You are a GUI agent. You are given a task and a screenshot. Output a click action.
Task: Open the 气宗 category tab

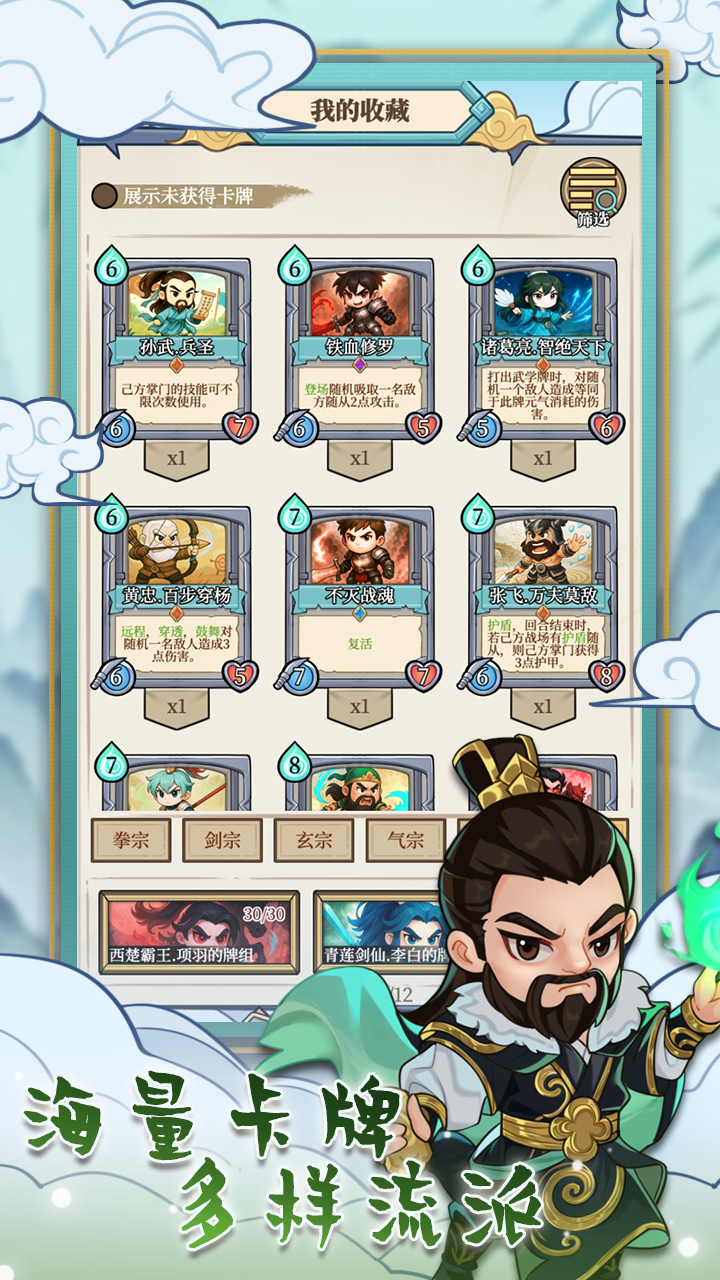coord(405,840)
